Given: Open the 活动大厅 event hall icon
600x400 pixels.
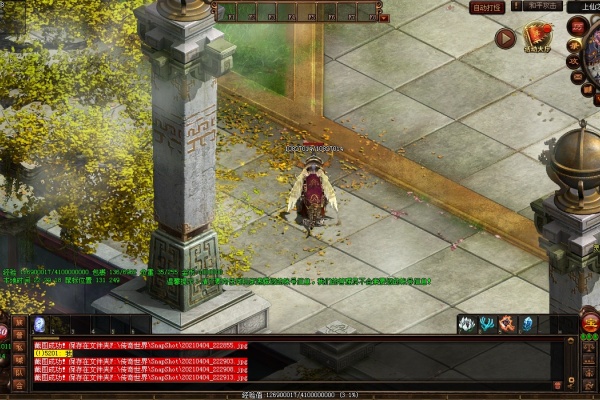Looking at the screenshot, I should tap(539, 39).
